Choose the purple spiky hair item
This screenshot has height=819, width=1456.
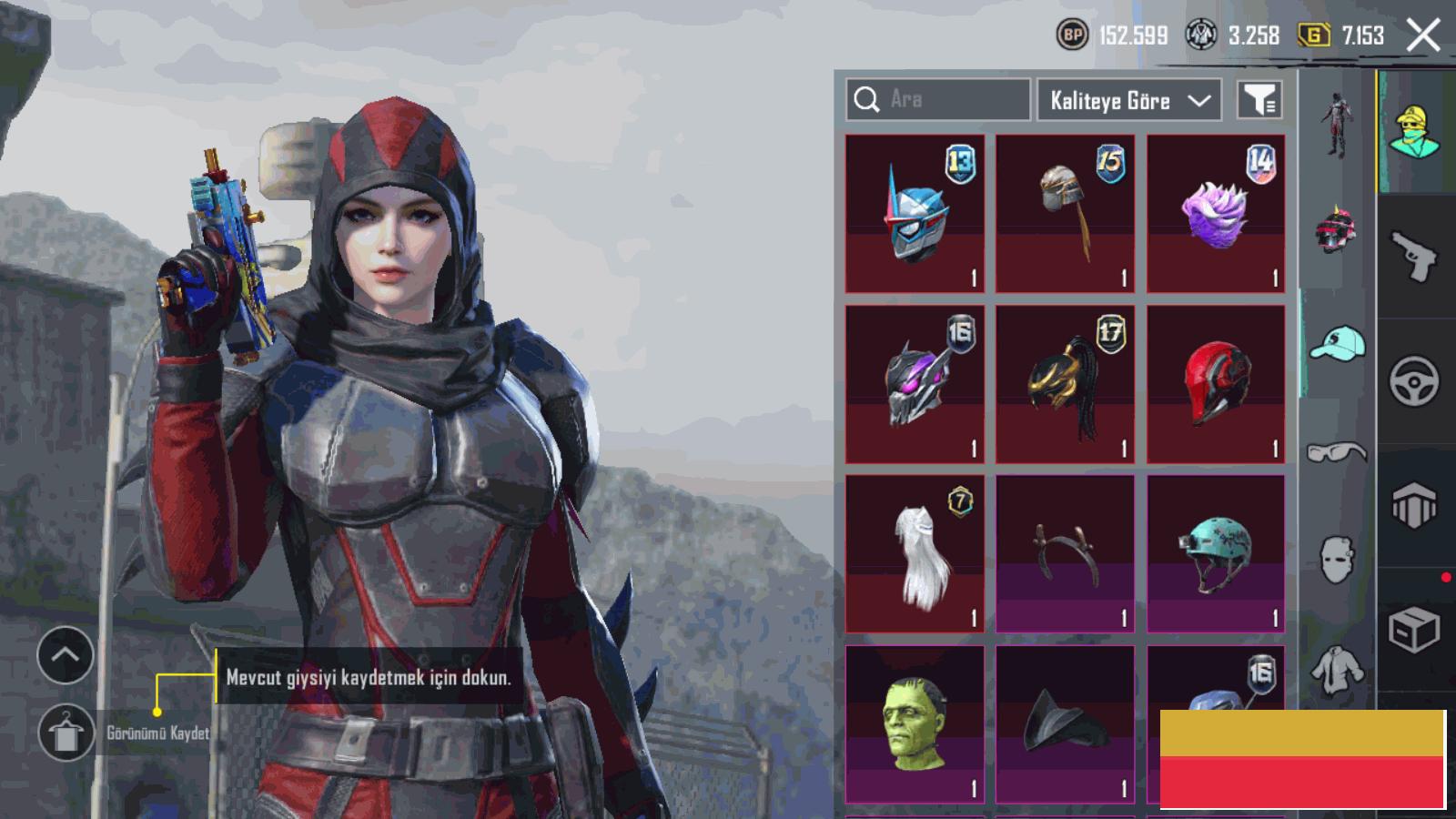click(1216, 214)
